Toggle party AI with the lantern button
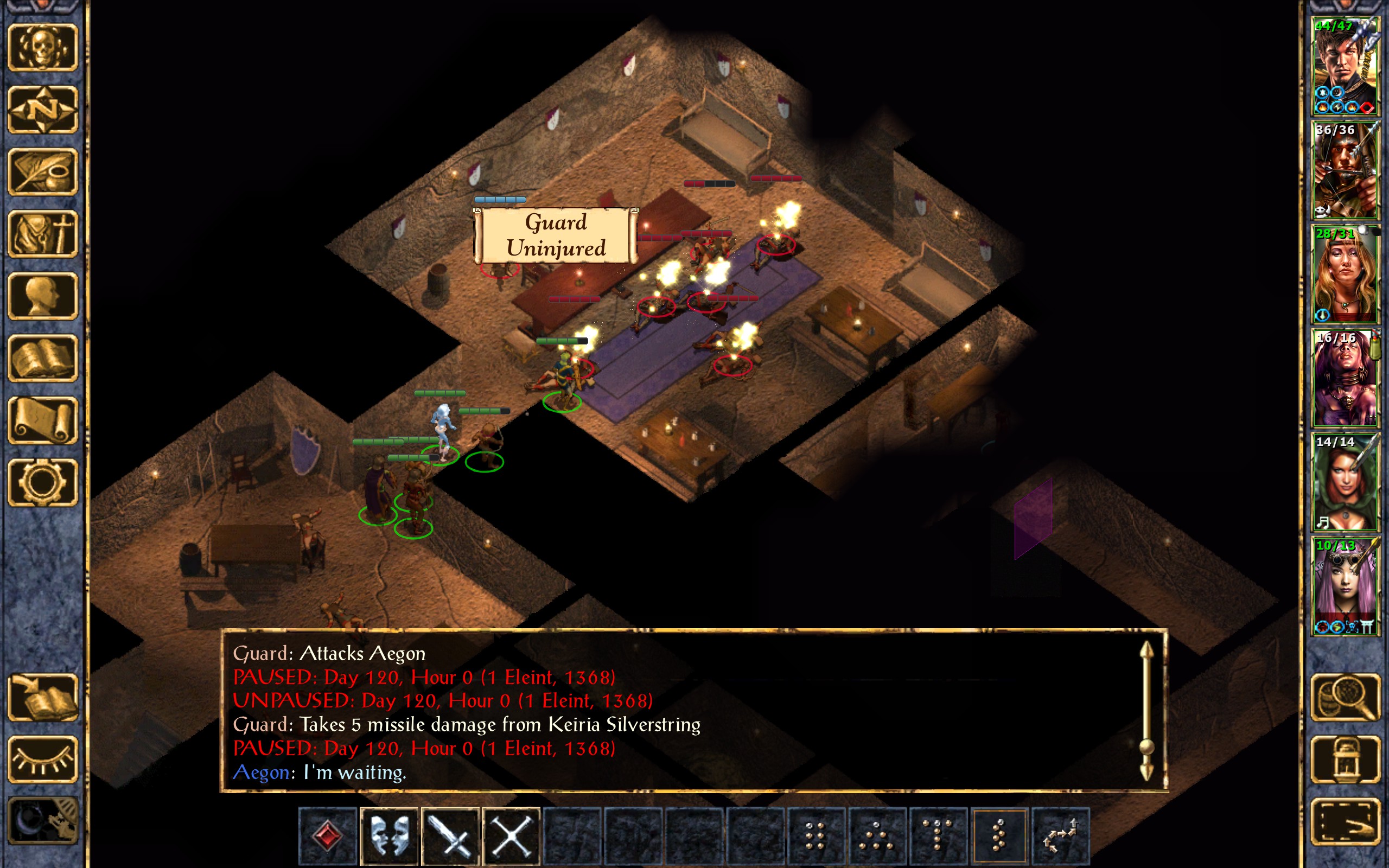The width and height of the screenshot is (1389, 868). tap(1345, 759)
